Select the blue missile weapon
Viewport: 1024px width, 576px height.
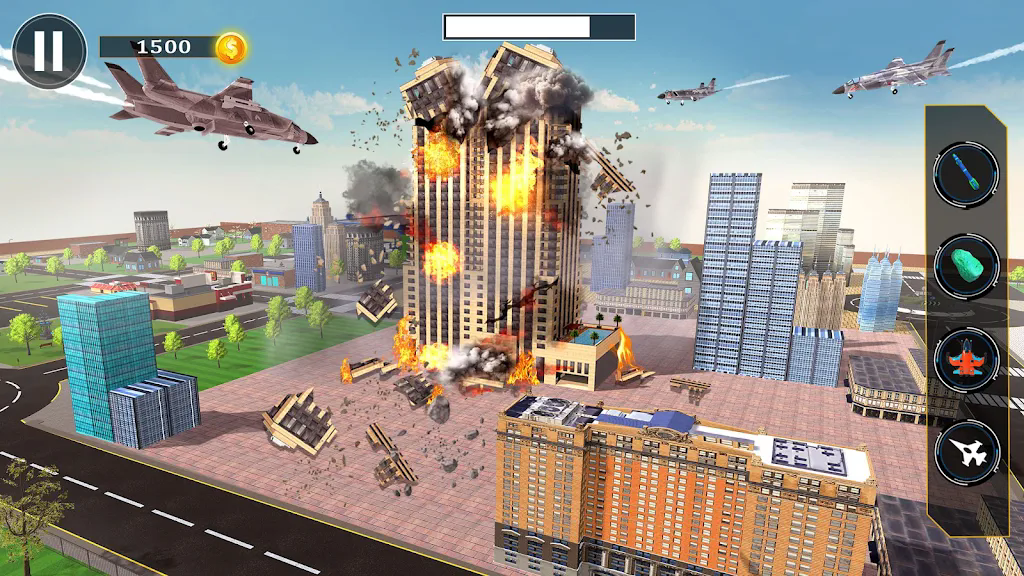pyautogui.click(x=966, y=173)
